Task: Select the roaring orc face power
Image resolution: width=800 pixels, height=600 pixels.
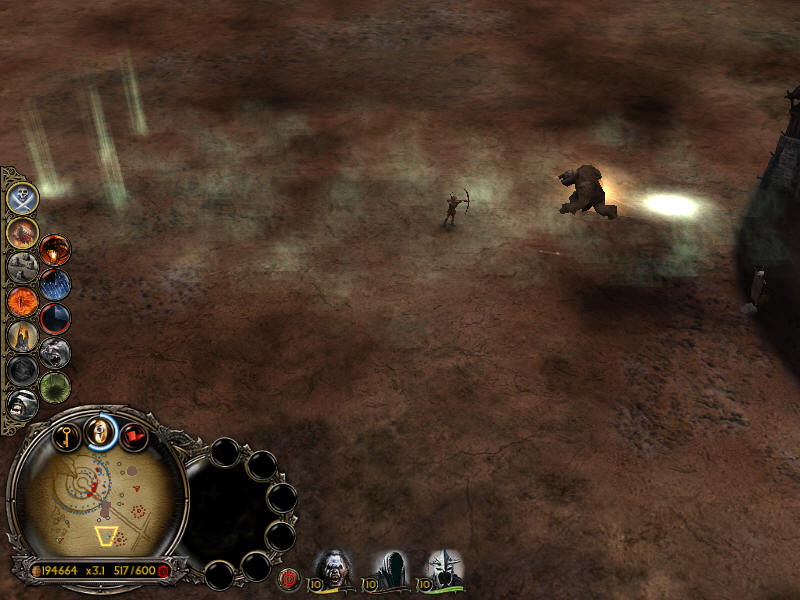Action: coord(22,404)
